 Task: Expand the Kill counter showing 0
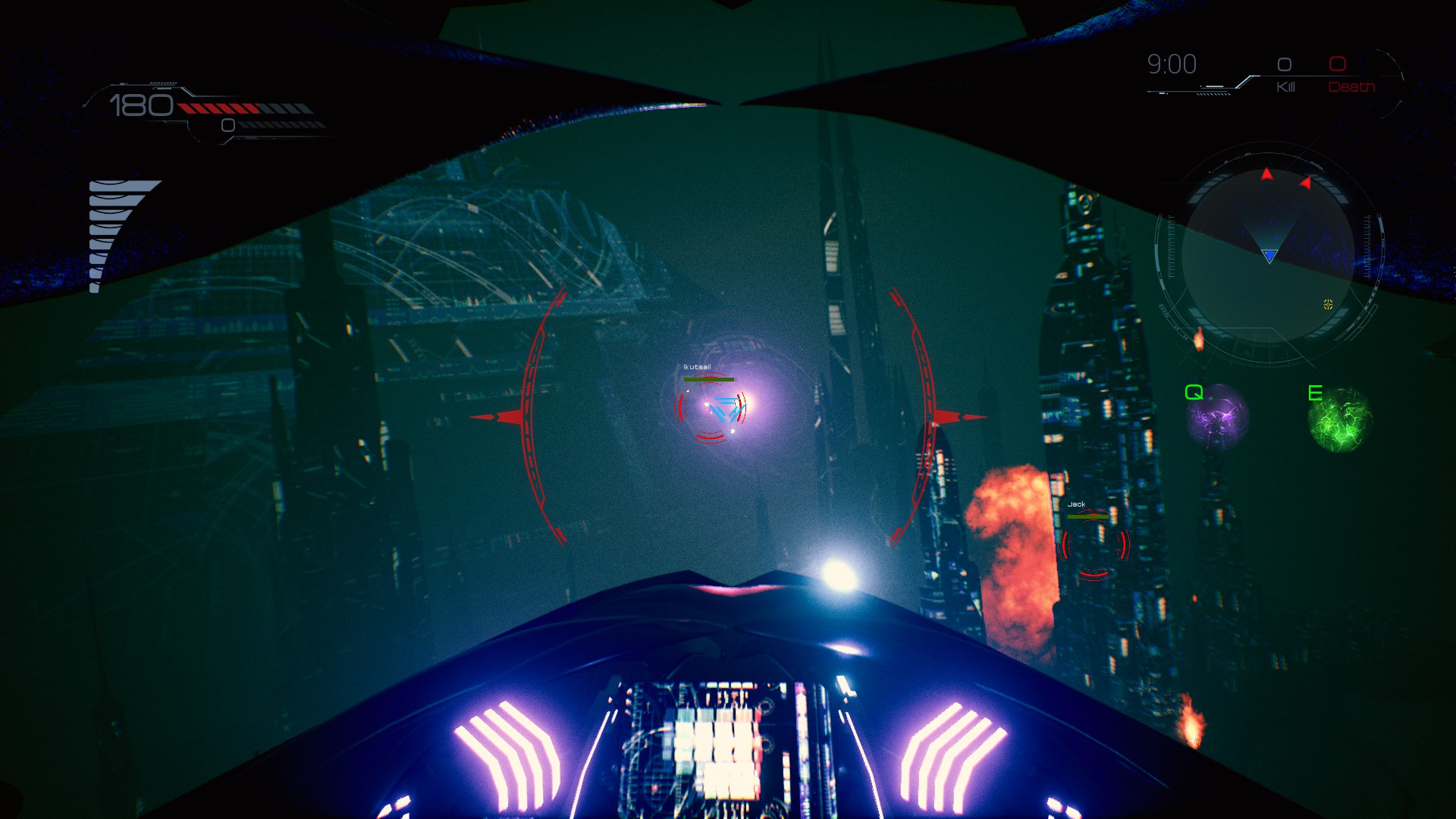pos(1284,64)
